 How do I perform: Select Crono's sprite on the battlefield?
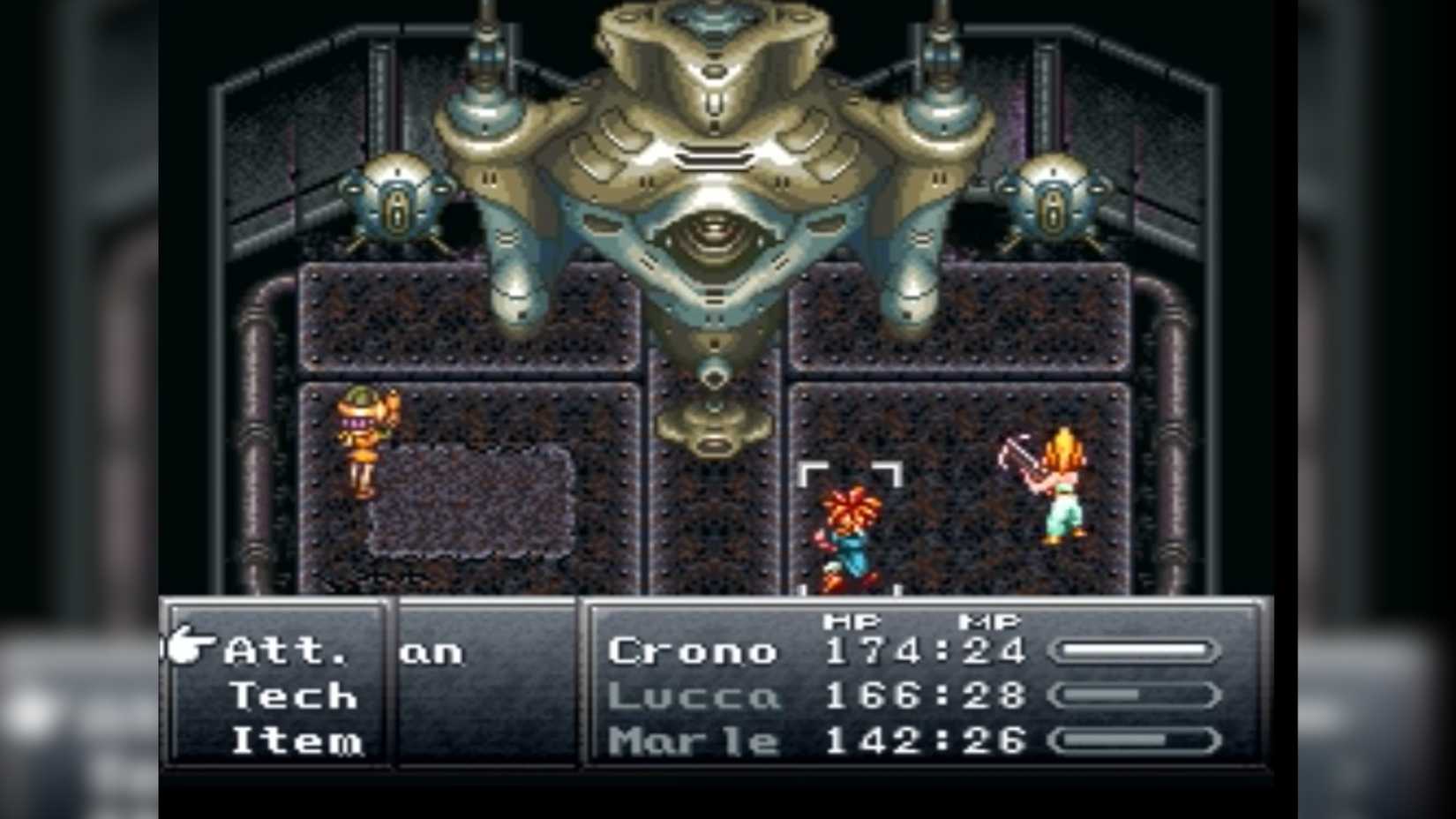[x=850, y=530]
